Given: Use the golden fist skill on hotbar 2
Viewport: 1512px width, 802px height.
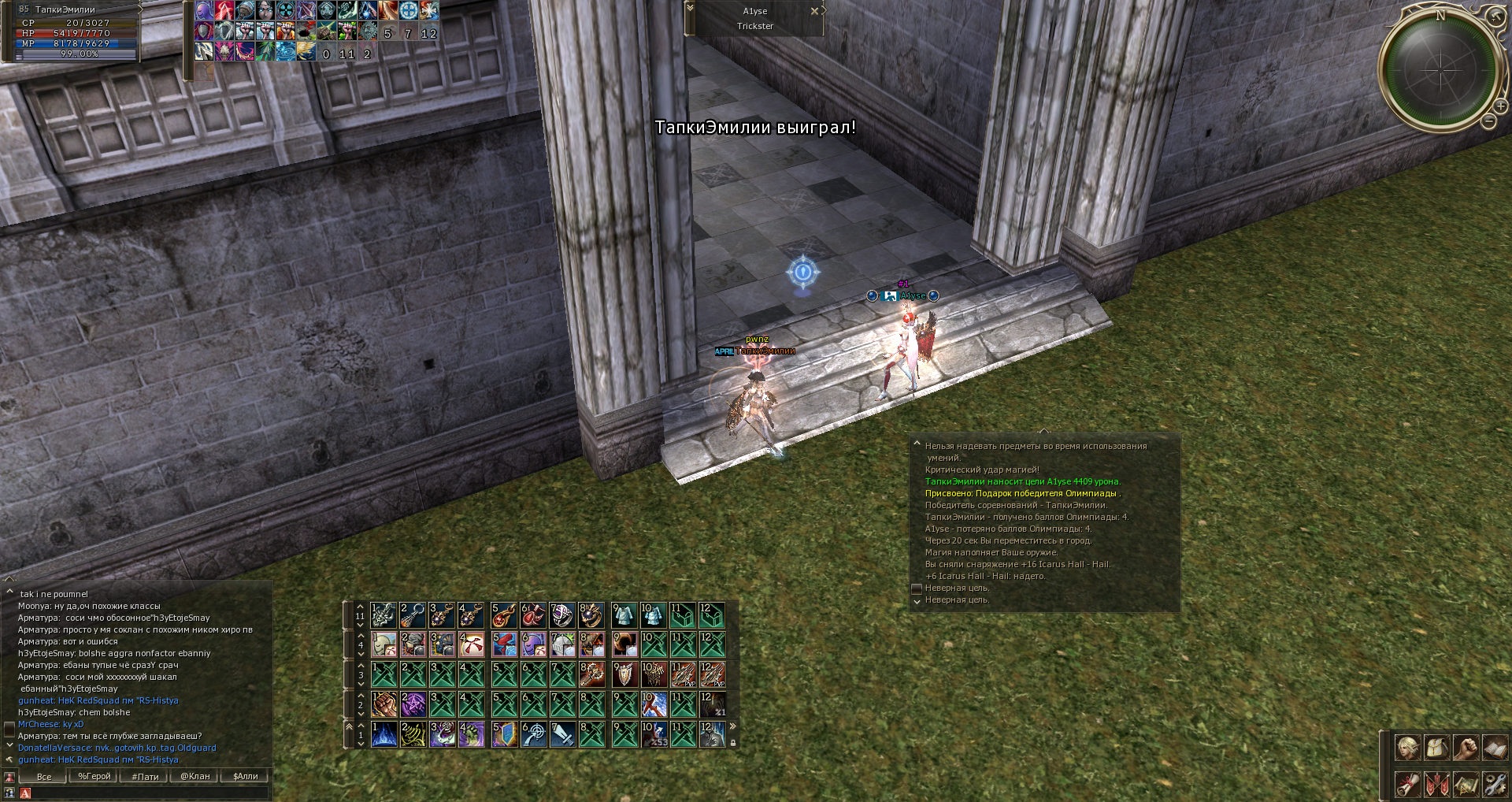Looking at the screenshot, I should click(384, 704).
